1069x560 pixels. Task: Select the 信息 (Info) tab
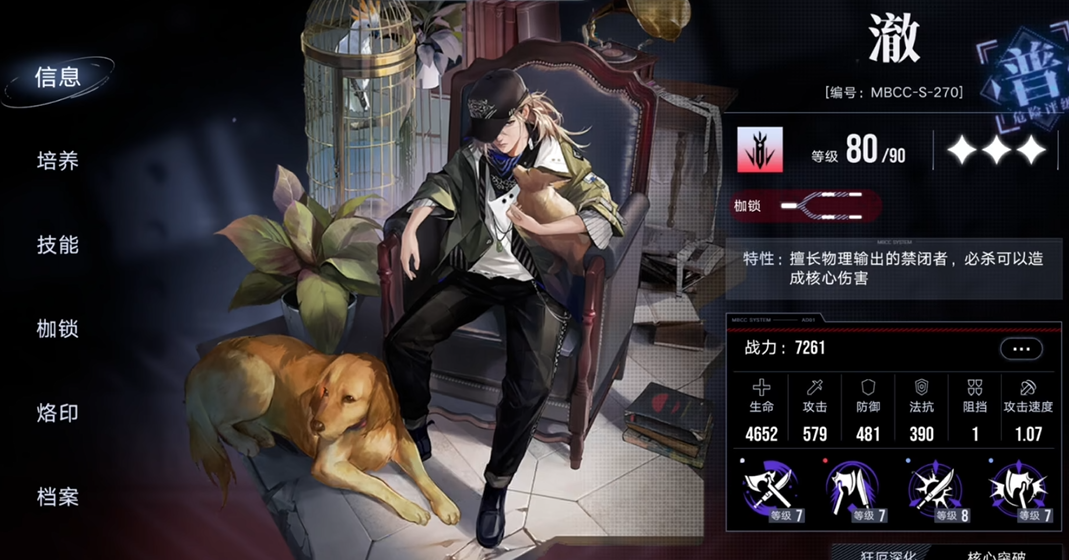click(x=58, y=78)
